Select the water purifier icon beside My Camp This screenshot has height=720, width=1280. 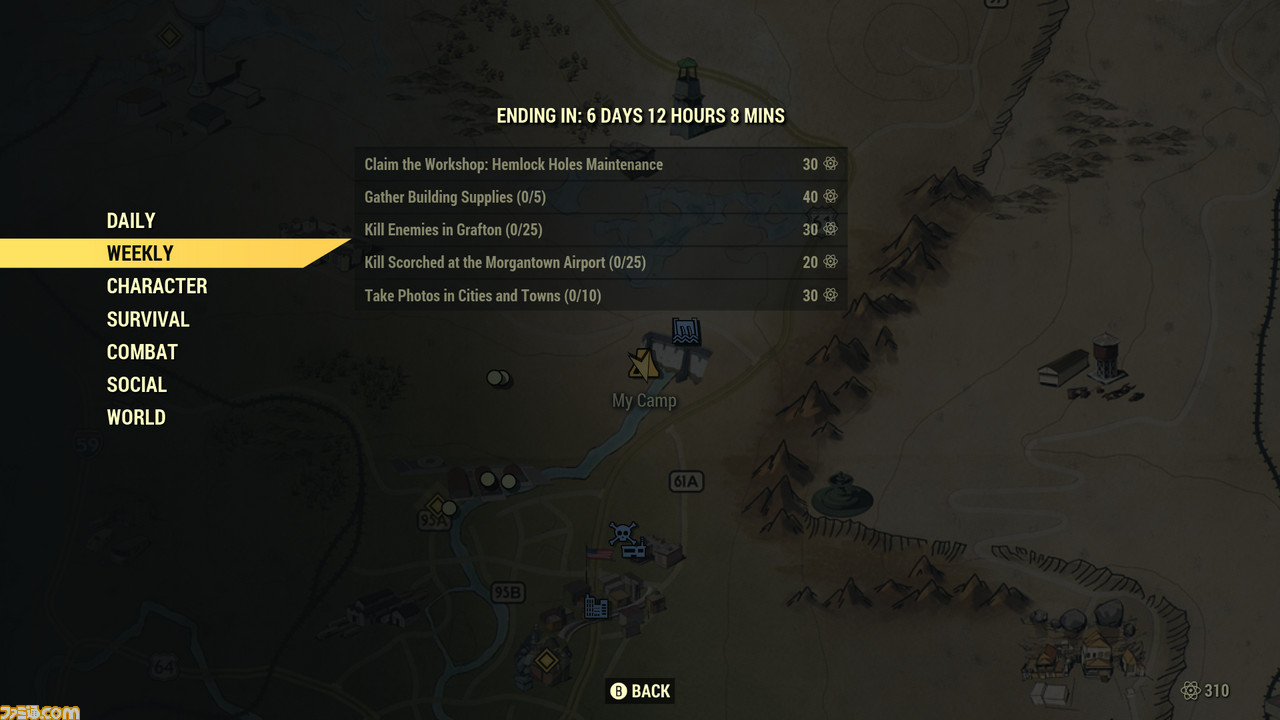[x=685, y=330]
